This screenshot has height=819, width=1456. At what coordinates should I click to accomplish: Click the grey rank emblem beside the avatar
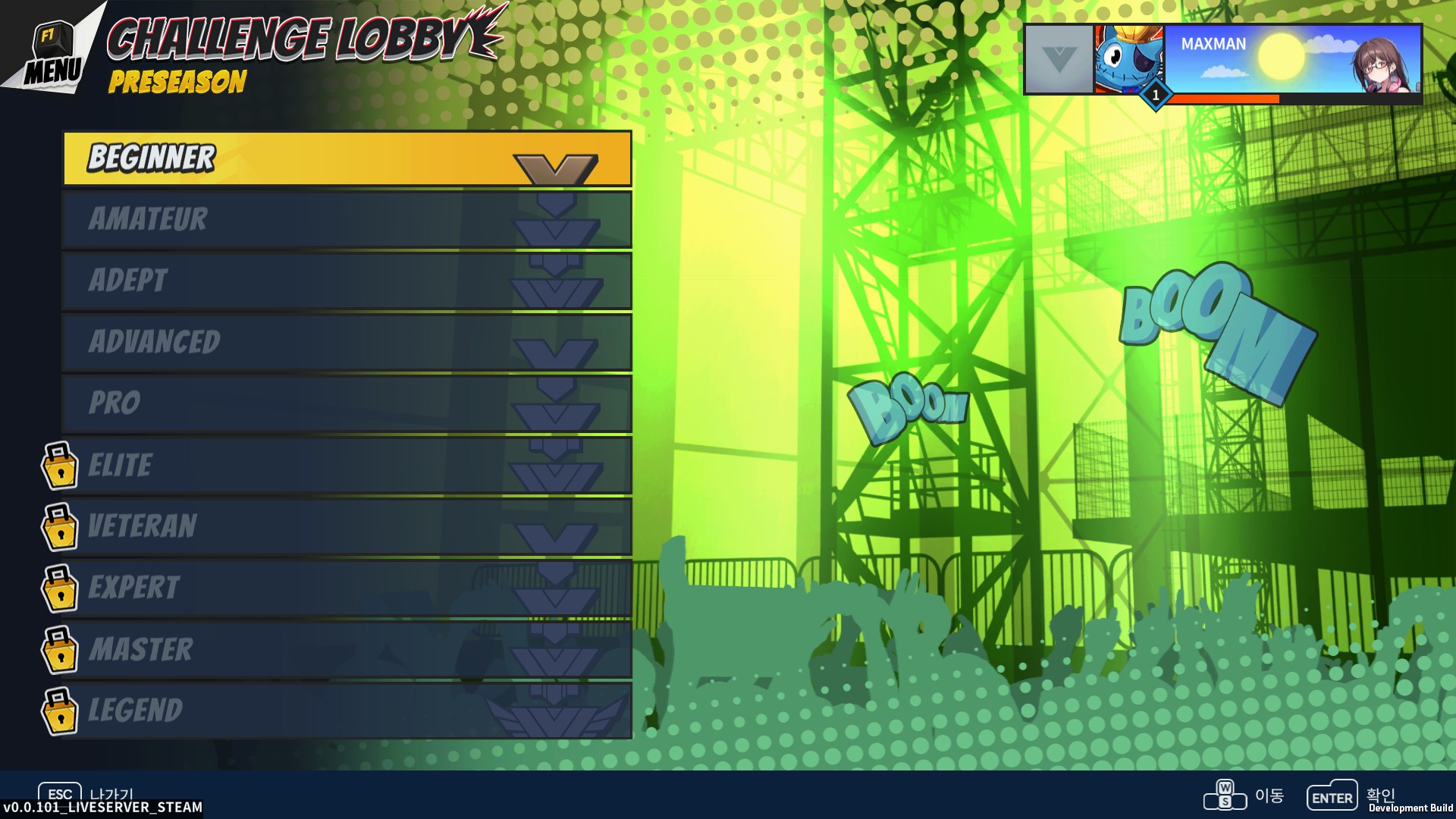[1059, 59]
